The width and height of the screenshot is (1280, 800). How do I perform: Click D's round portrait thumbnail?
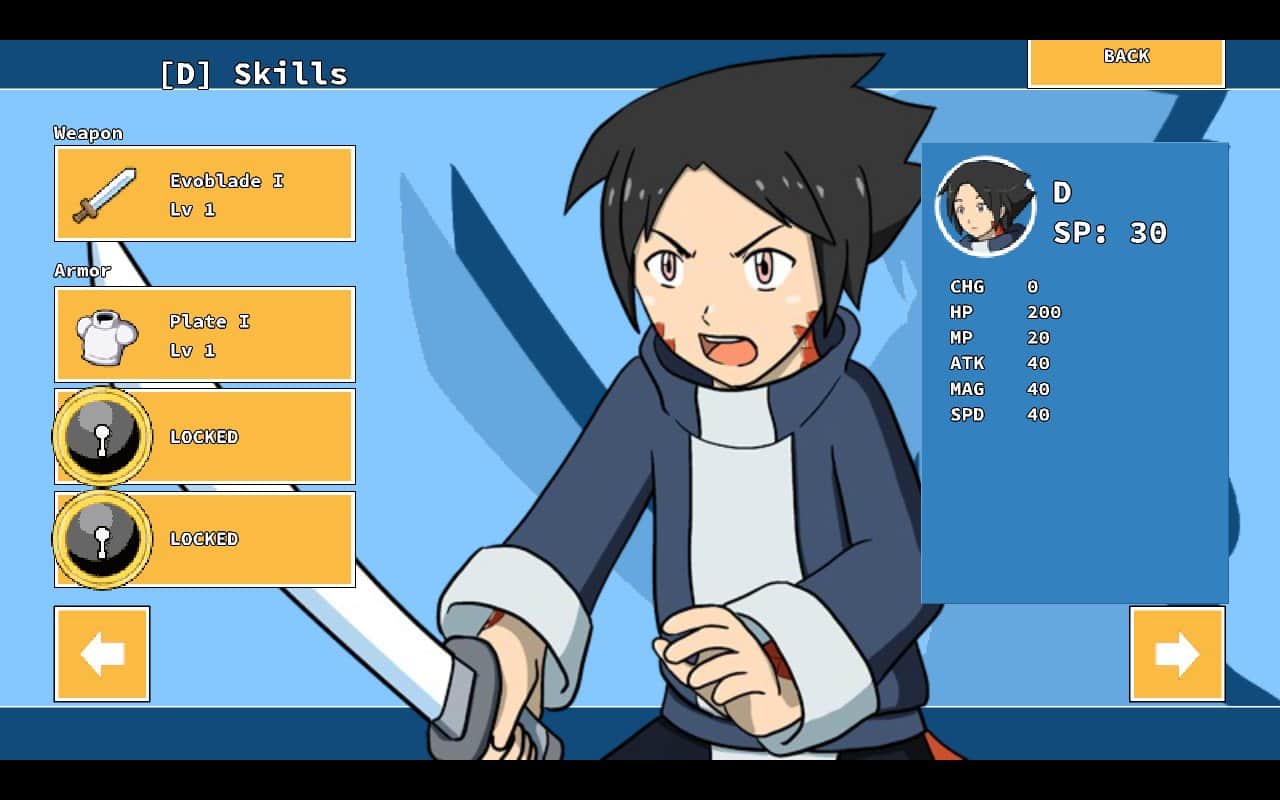point(985,206)
